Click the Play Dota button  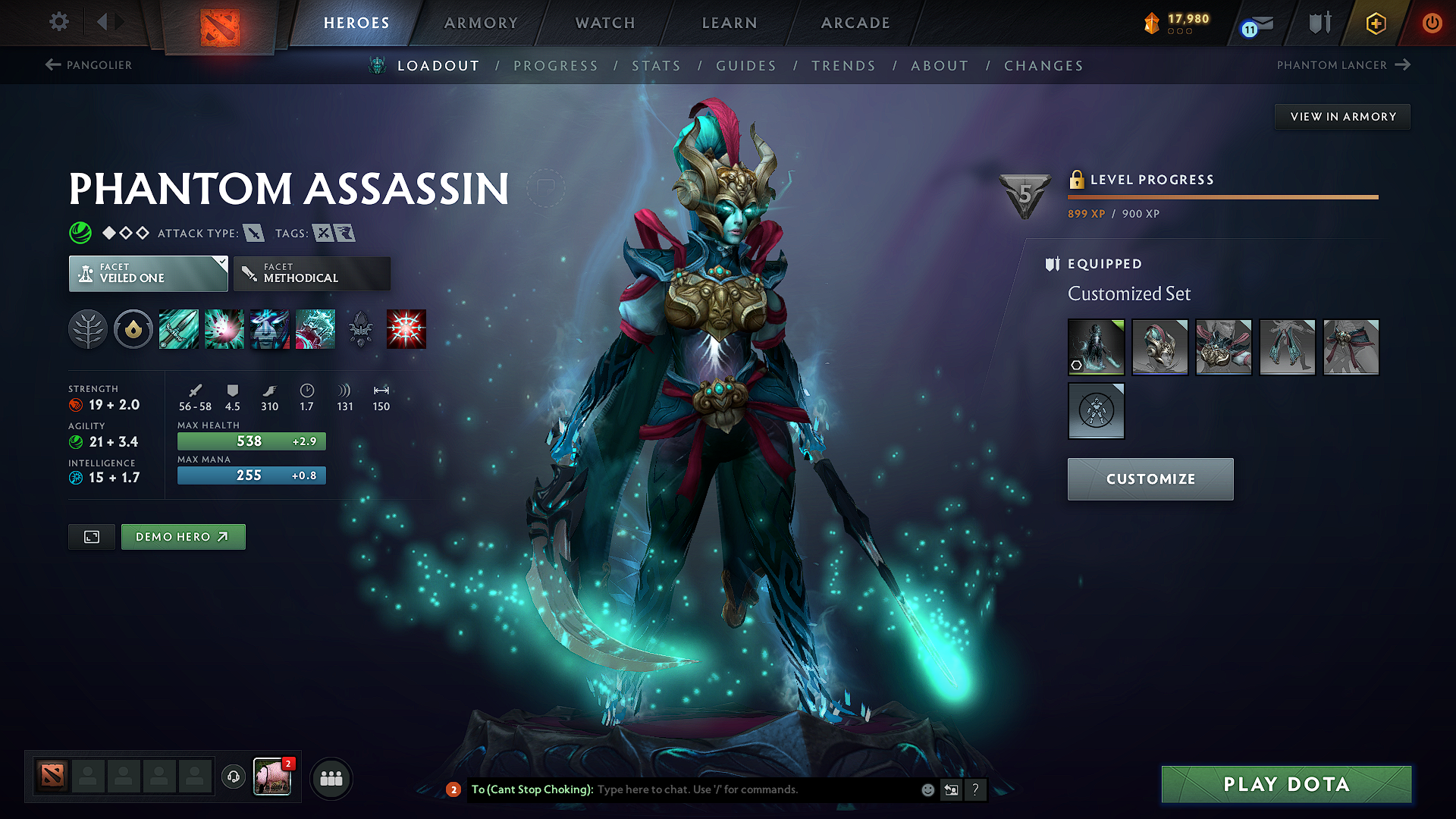click(x=1285, y=784)
